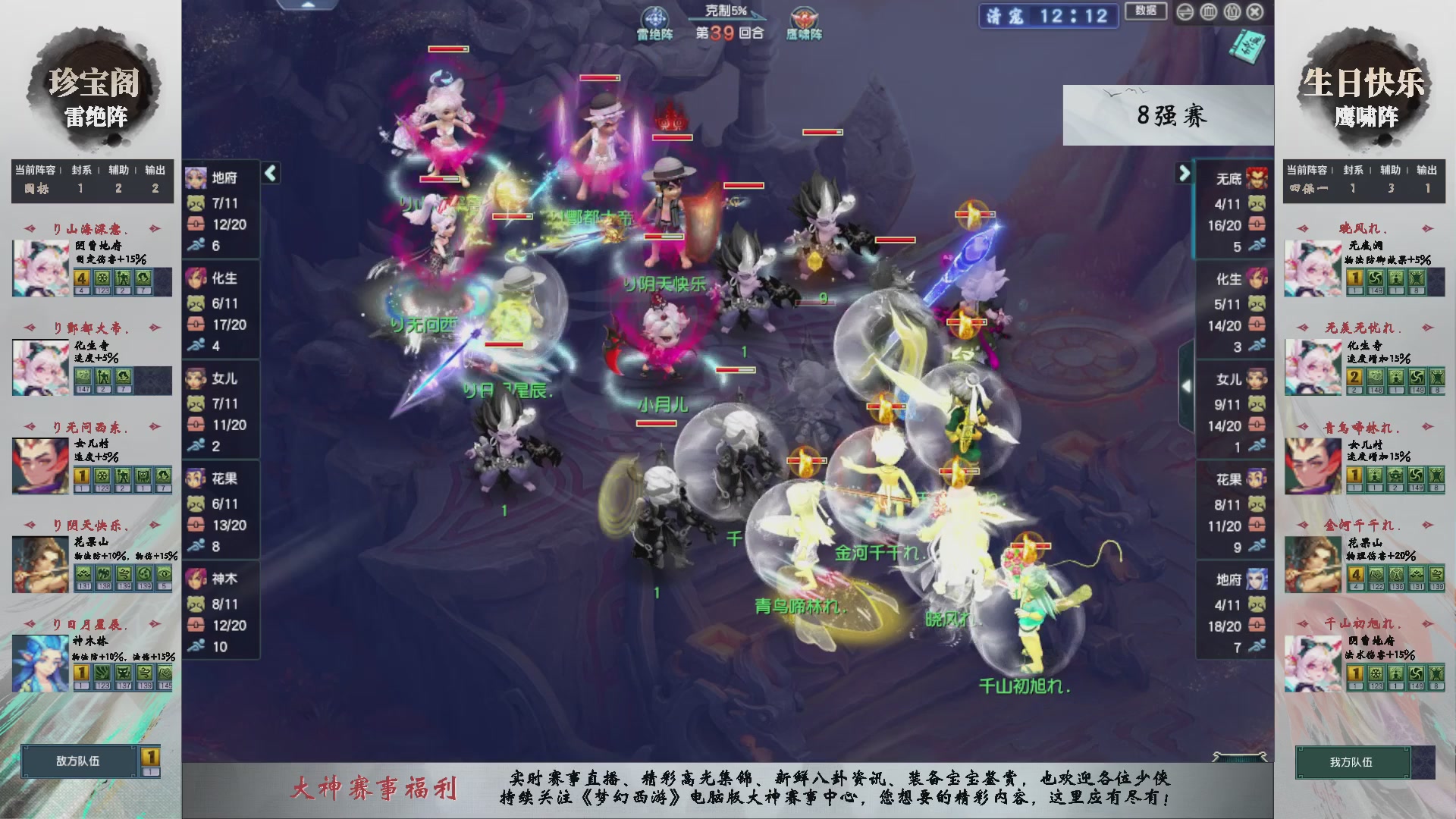
Task: Collapse the right unit list with its arrow
Action: pyautogui.click(x=1185, y=173)
